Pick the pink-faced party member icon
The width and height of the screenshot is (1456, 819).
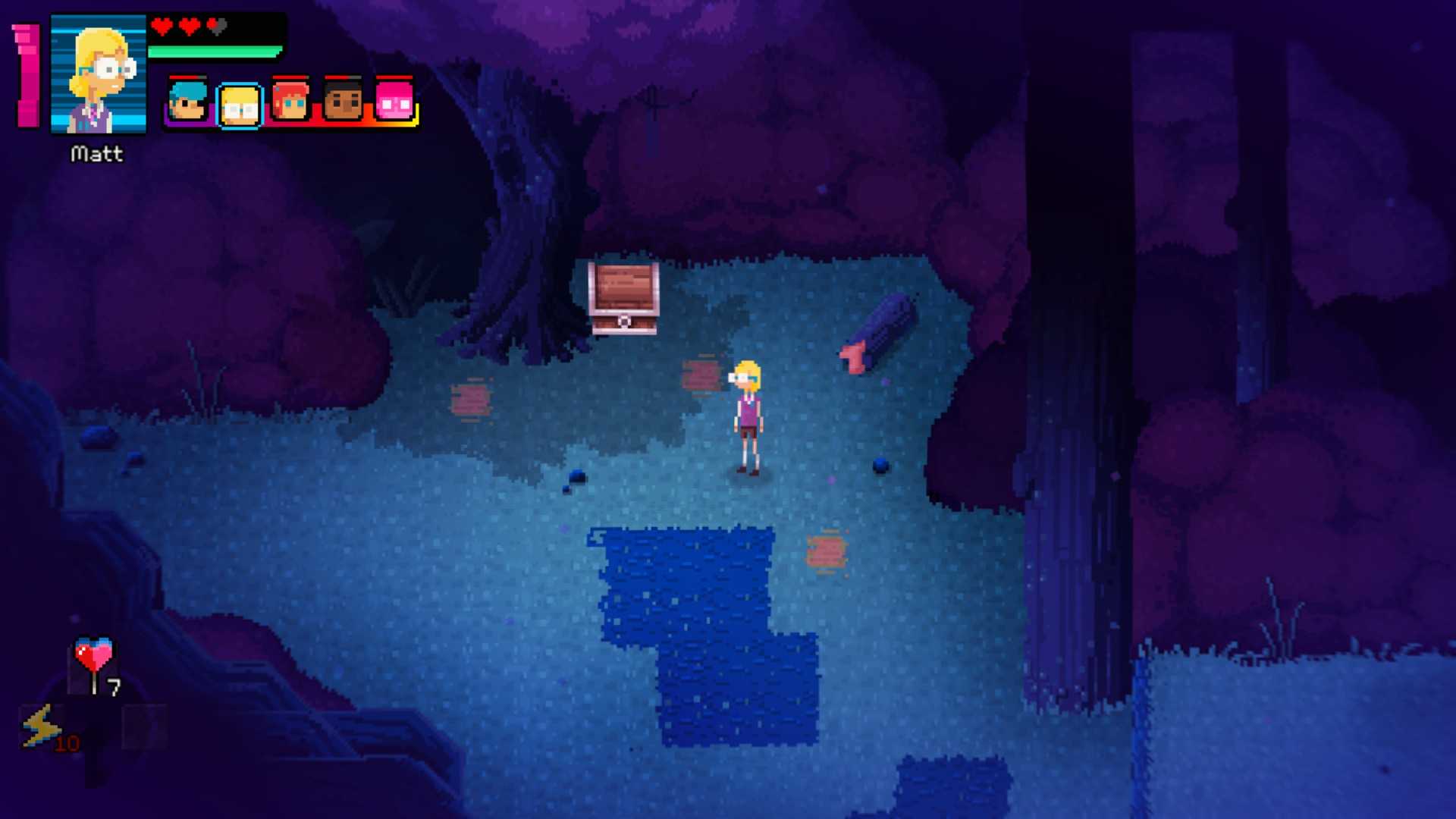tap(394, 102)
